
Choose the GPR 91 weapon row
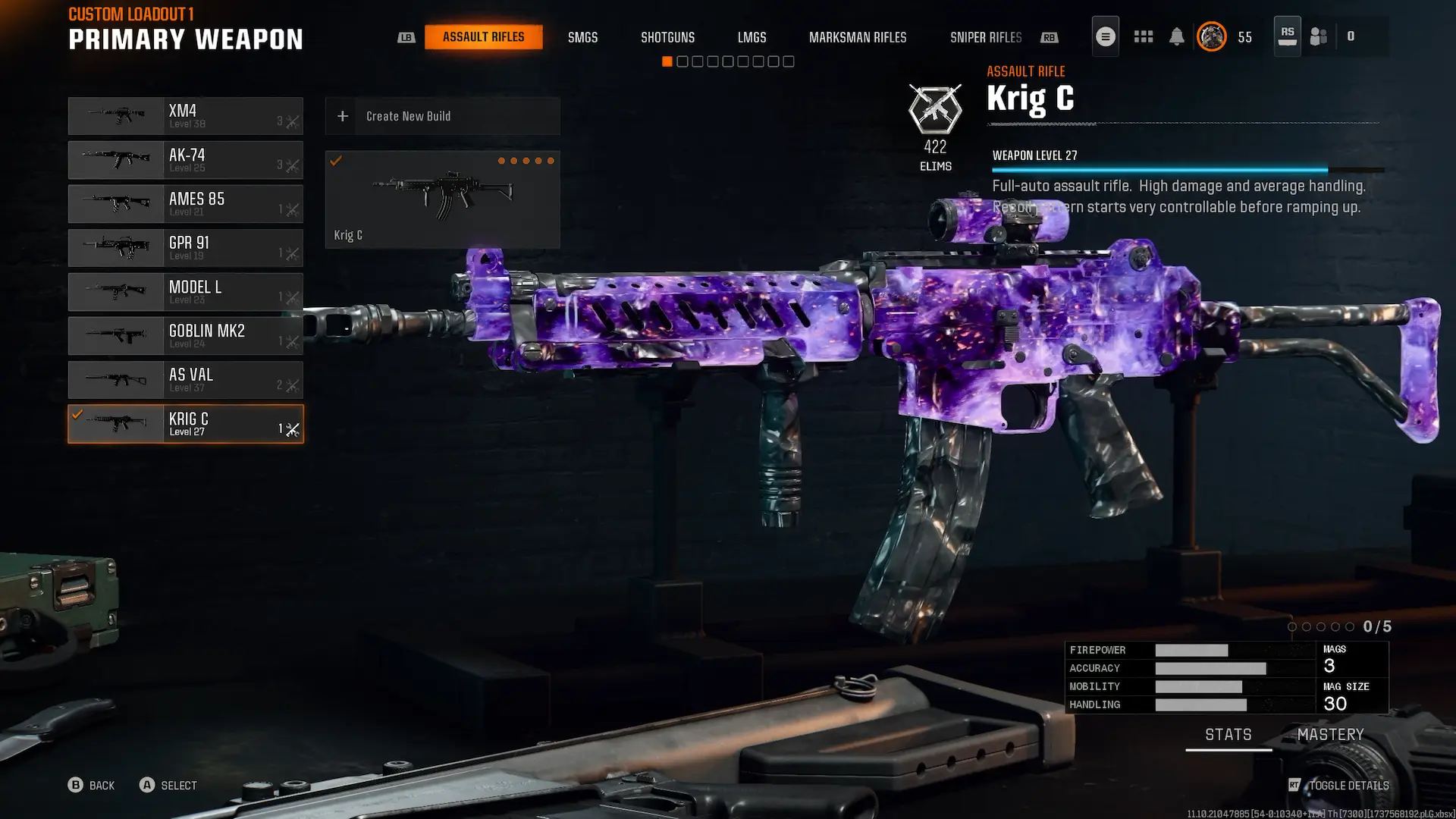[x=186, y=248]
